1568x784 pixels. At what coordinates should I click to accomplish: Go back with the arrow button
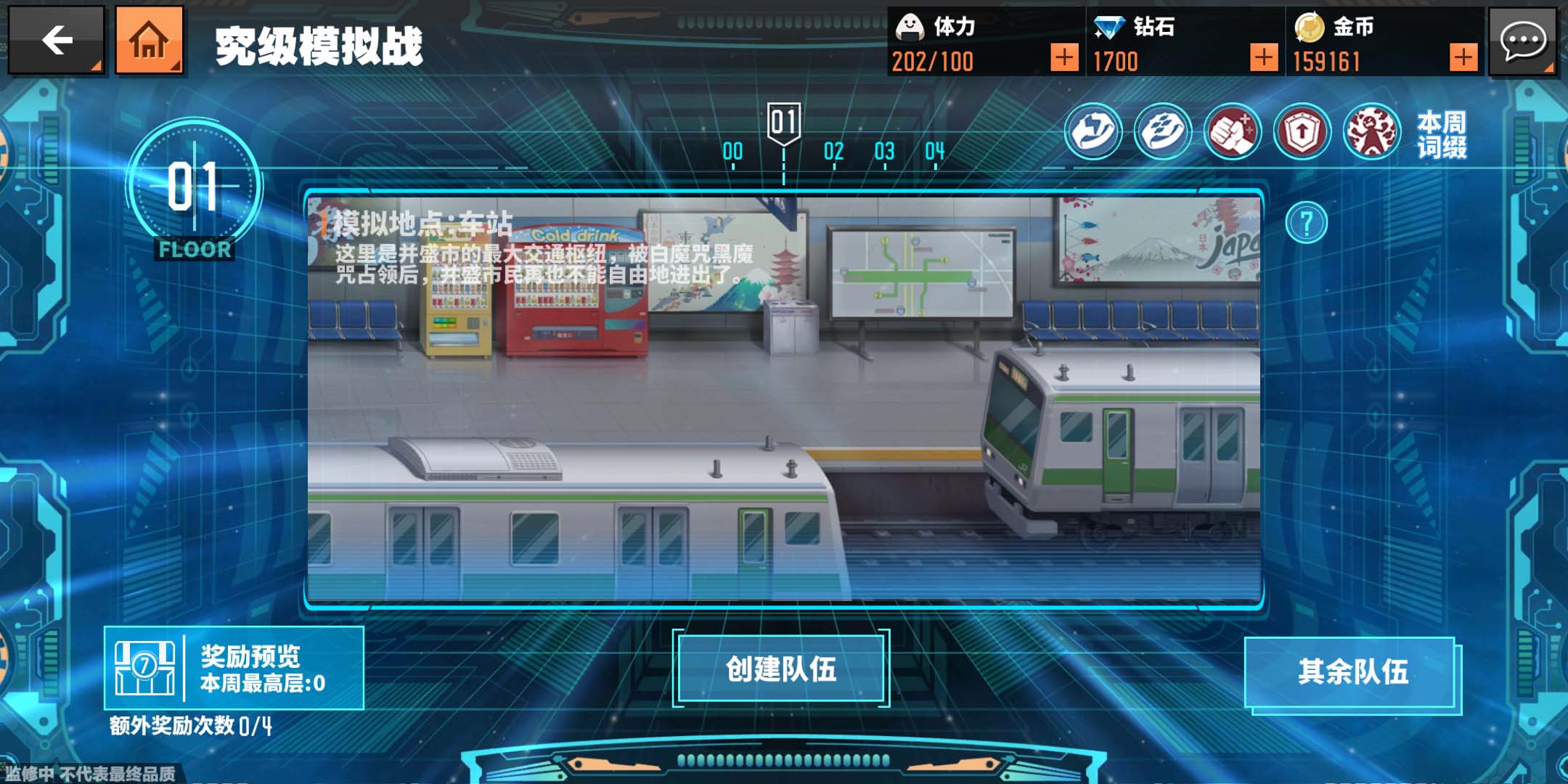click(x=57, y=41)
